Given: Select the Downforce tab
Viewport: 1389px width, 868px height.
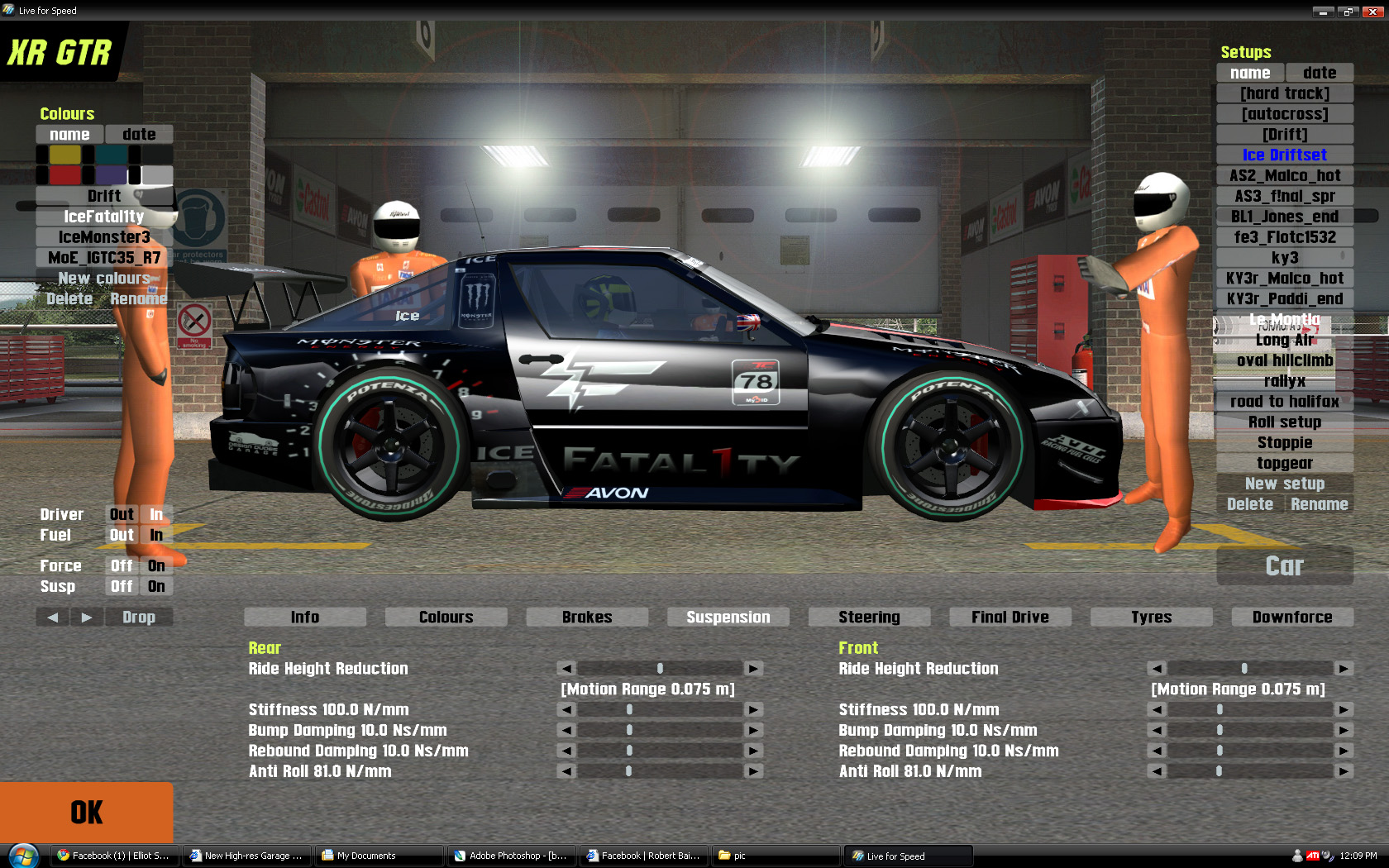Looking at the screenshot, I should click(1291, 617).
